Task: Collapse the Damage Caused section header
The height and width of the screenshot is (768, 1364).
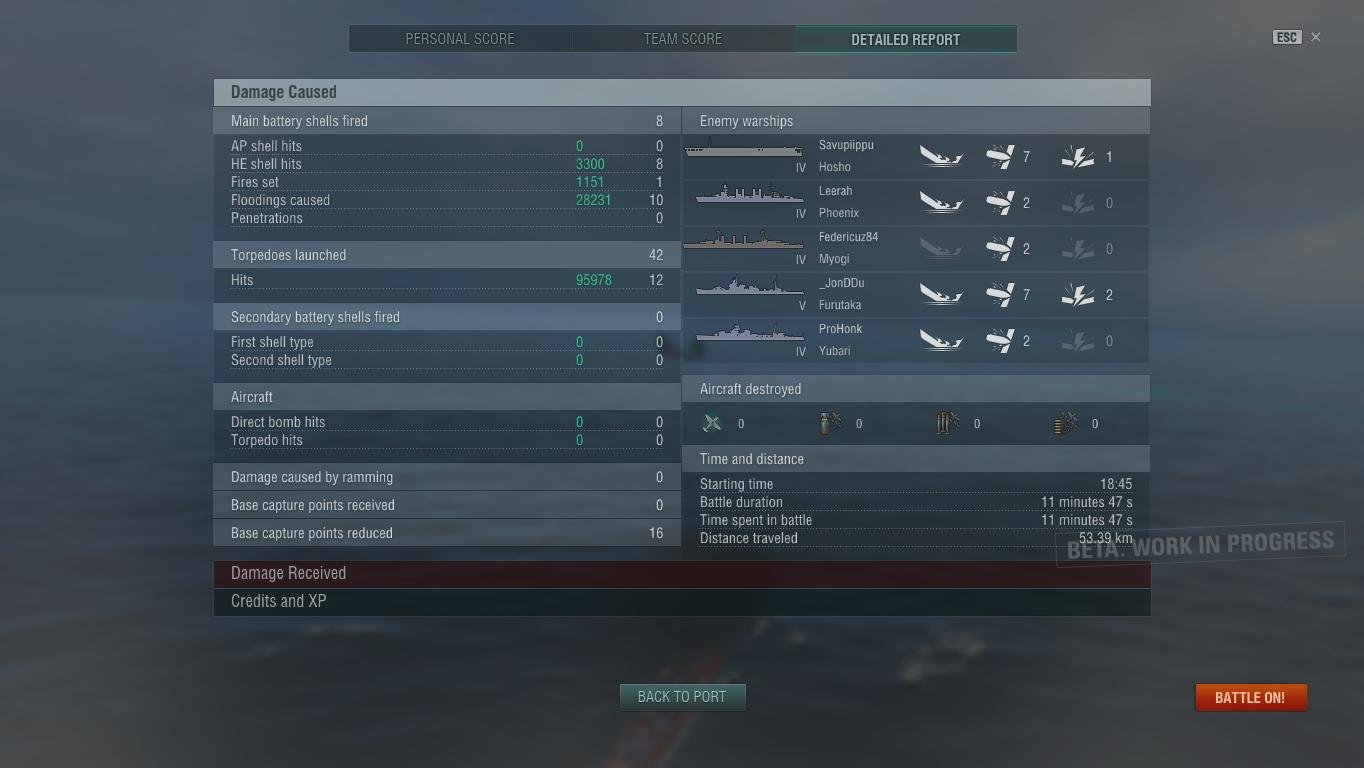Action: point(682,92)
